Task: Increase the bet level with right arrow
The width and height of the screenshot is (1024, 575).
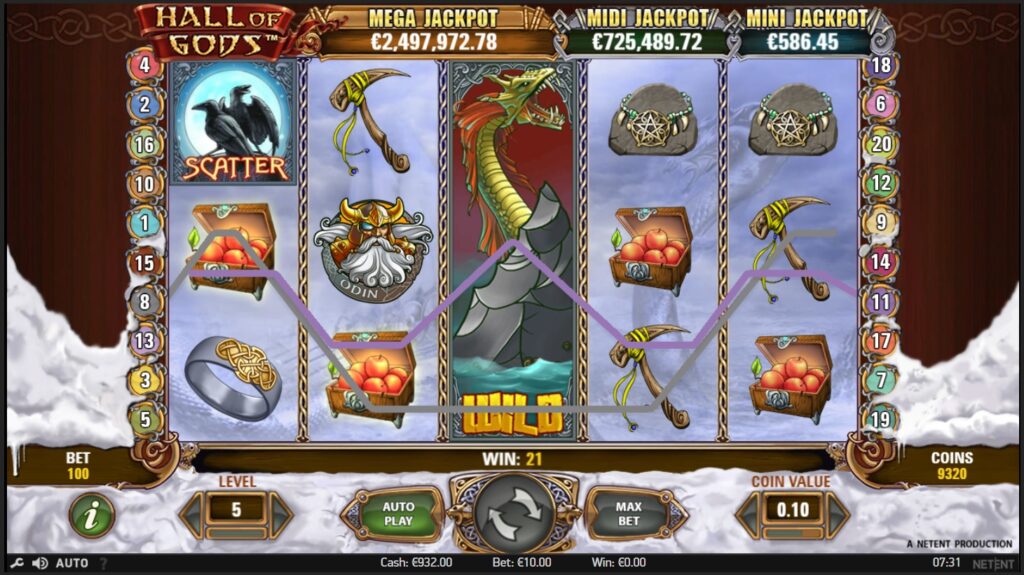Action: coord(282,515)
